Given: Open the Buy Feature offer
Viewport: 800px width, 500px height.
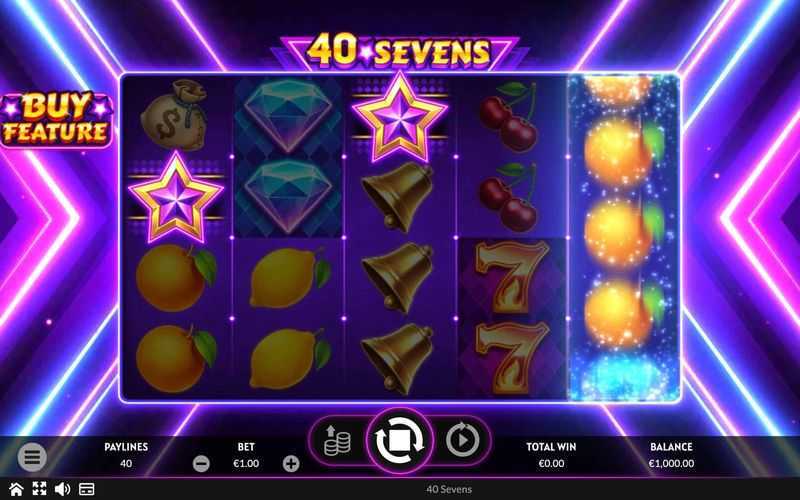Looking at the screenshot, I should (56, 120).
